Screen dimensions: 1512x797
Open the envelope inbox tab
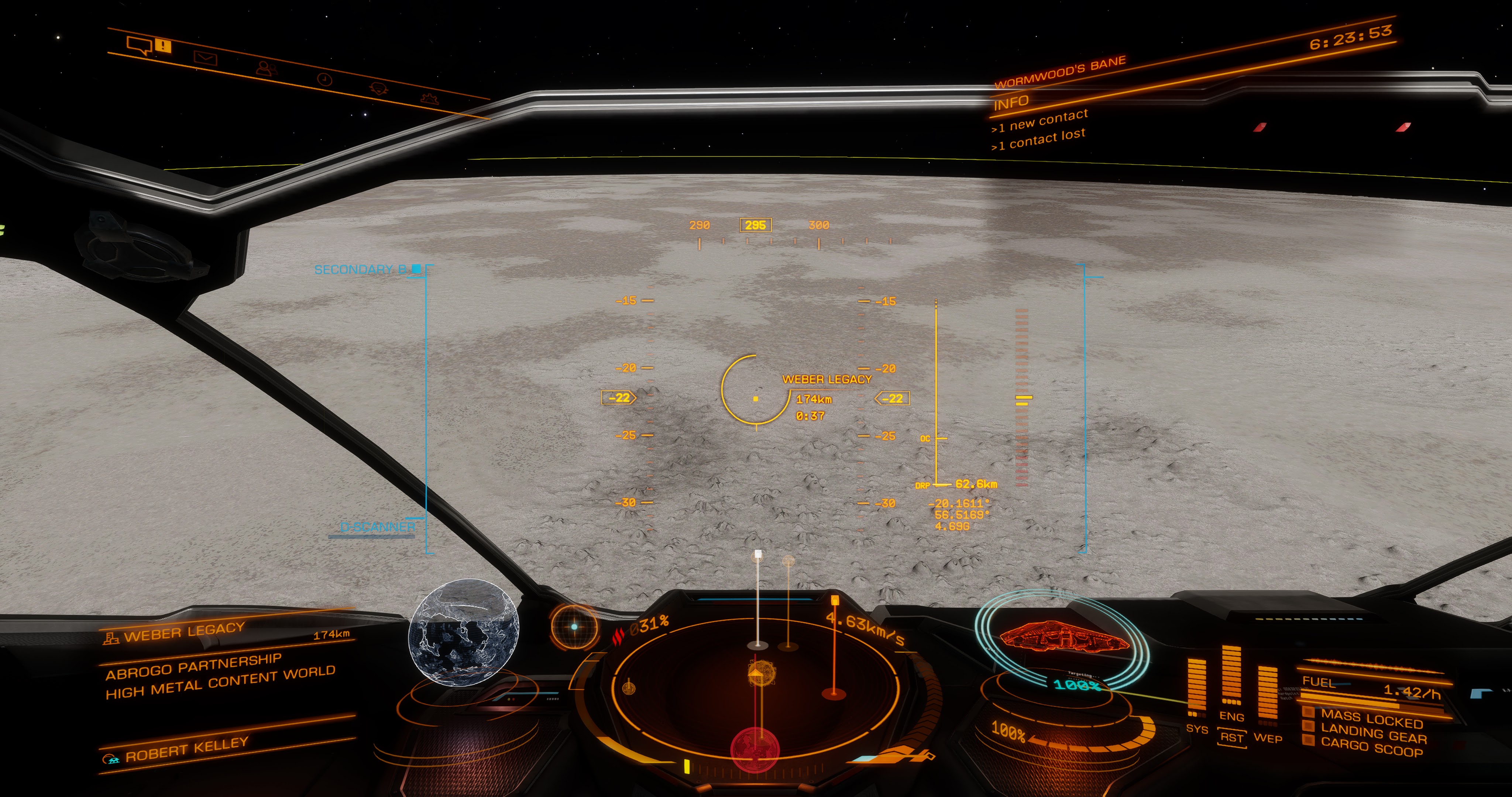(x=206, y=58)
